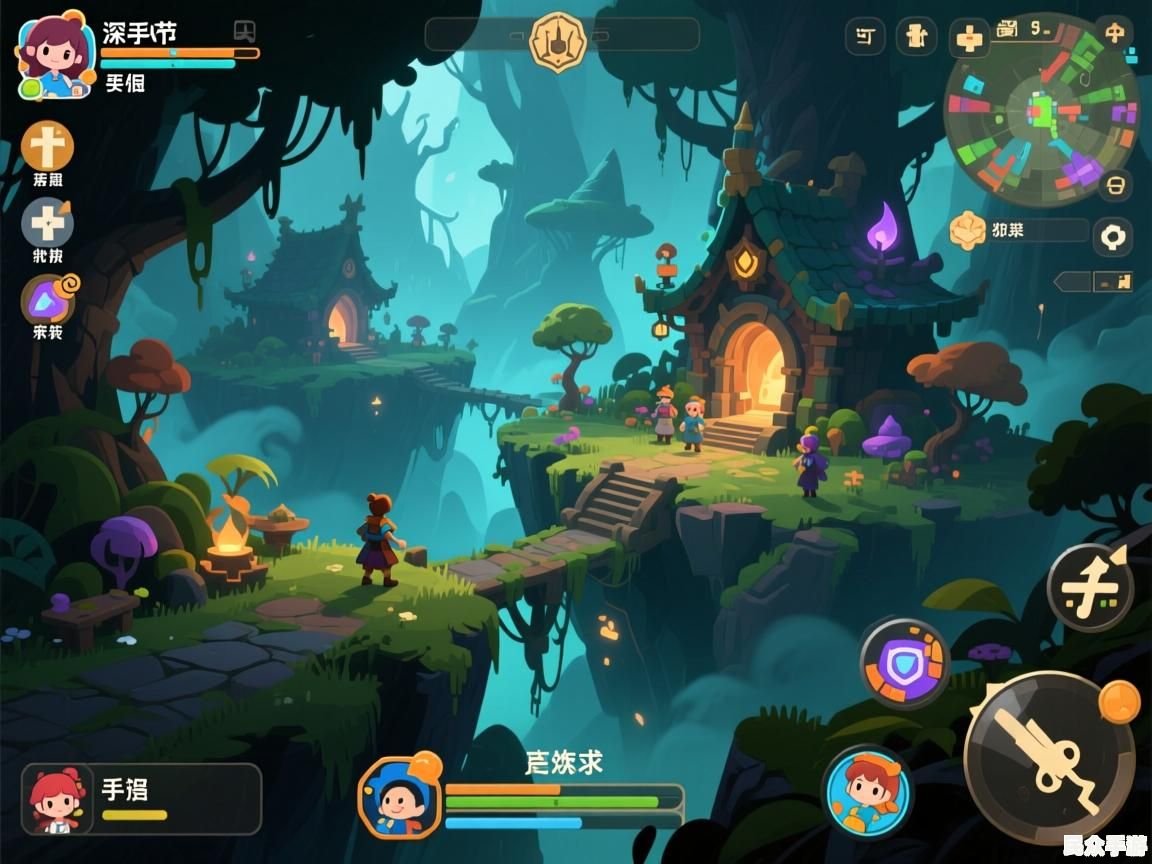Click the ring-shaped settings button
The image size is (1152, 864).
coord(1112,237)
